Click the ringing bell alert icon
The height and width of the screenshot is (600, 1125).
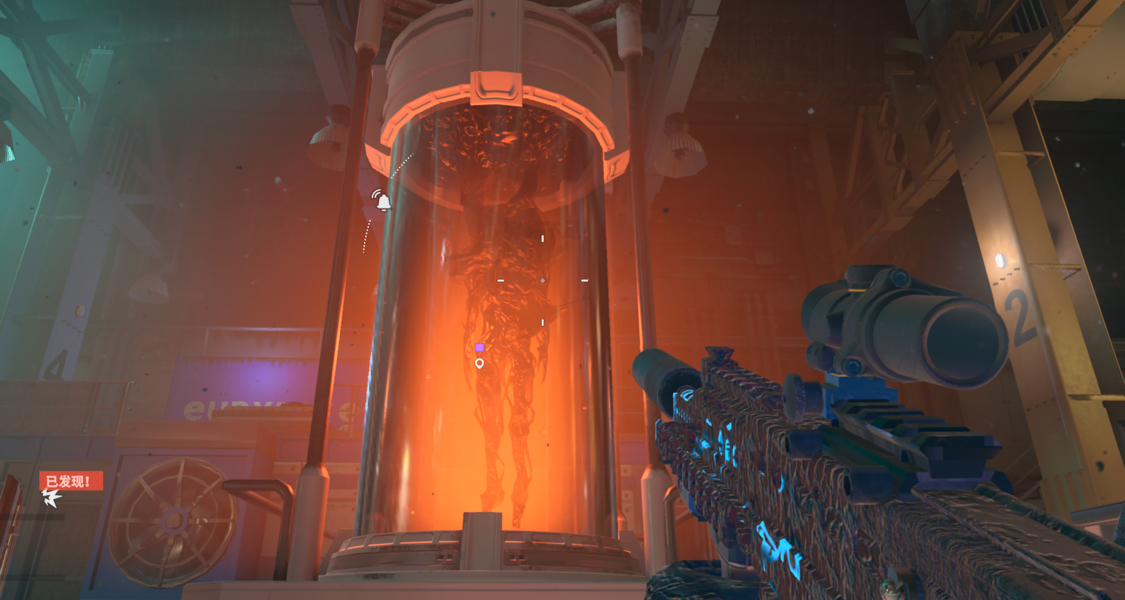click(382, 202)
